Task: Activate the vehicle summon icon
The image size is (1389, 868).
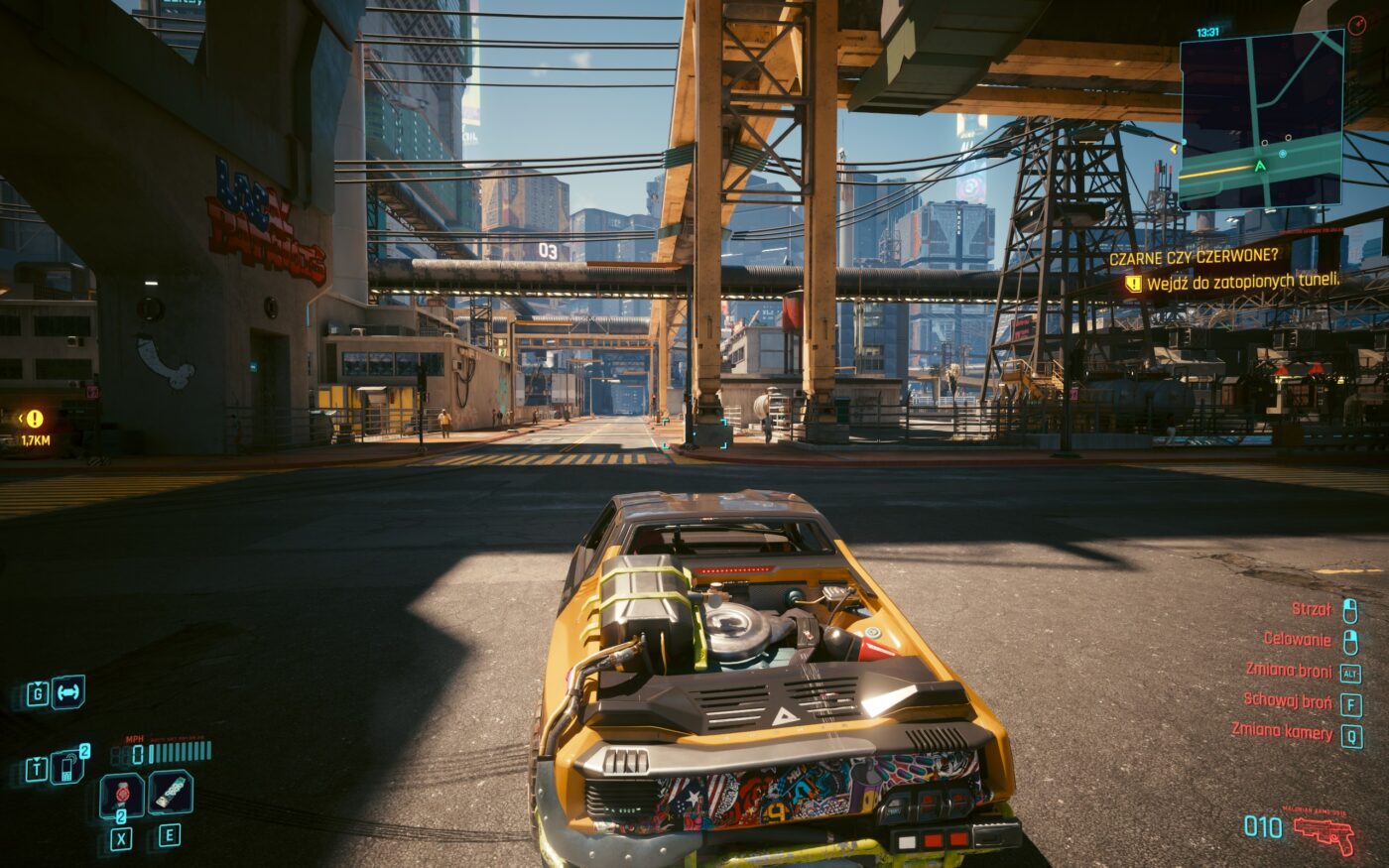Action: tap(68, 692)
